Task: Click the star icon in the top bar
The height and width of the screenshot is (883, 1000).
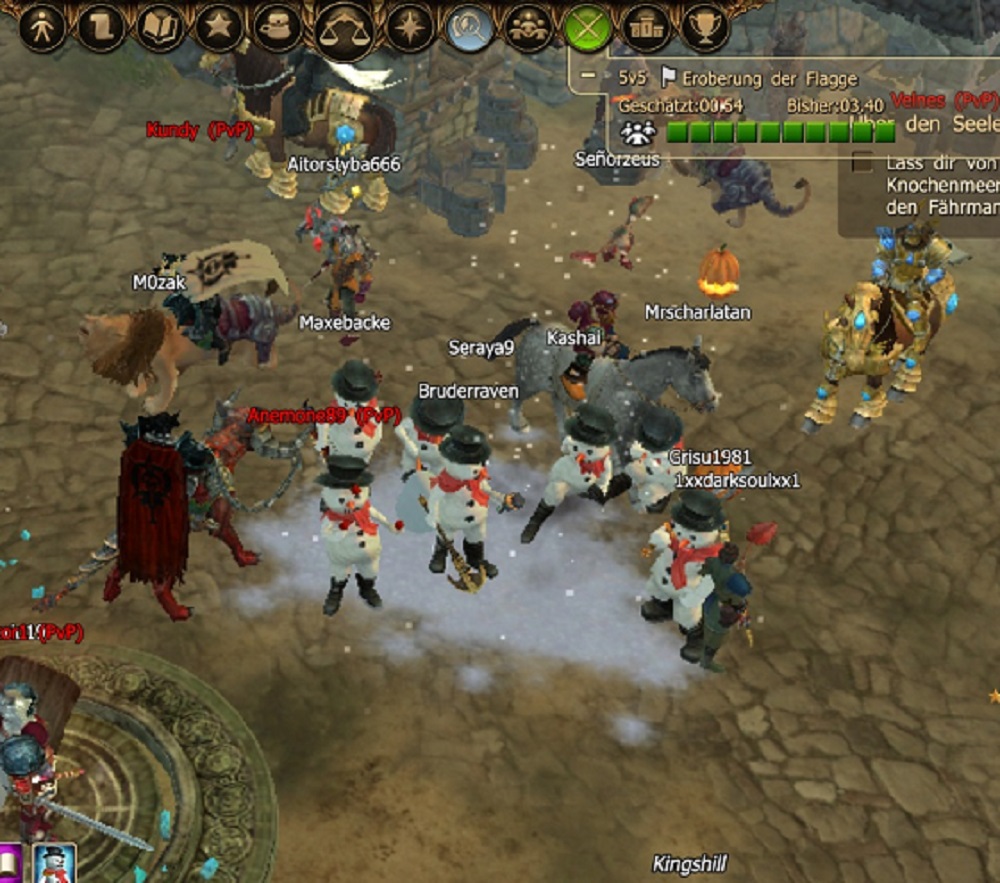Action: pyautogui.click(x=218, y=28)
